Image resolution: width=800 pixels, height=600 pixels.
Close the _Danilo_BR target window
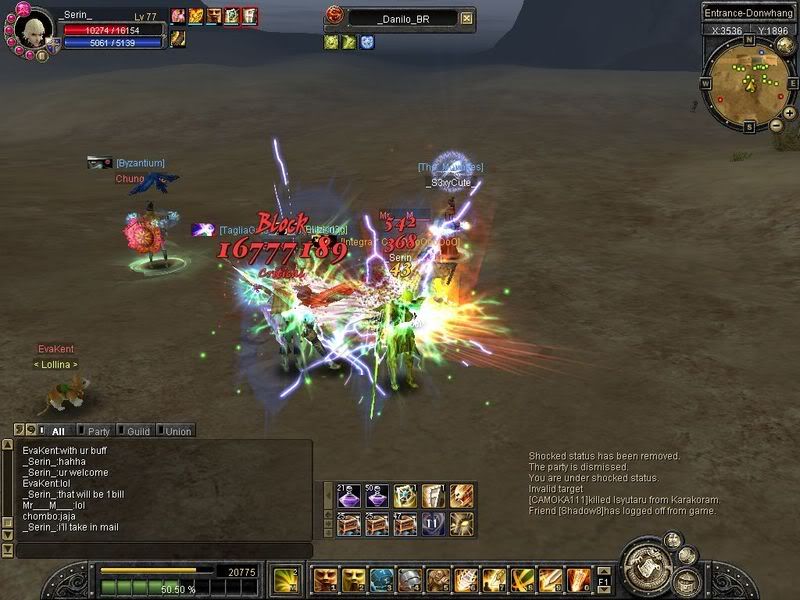click(466, 18)
